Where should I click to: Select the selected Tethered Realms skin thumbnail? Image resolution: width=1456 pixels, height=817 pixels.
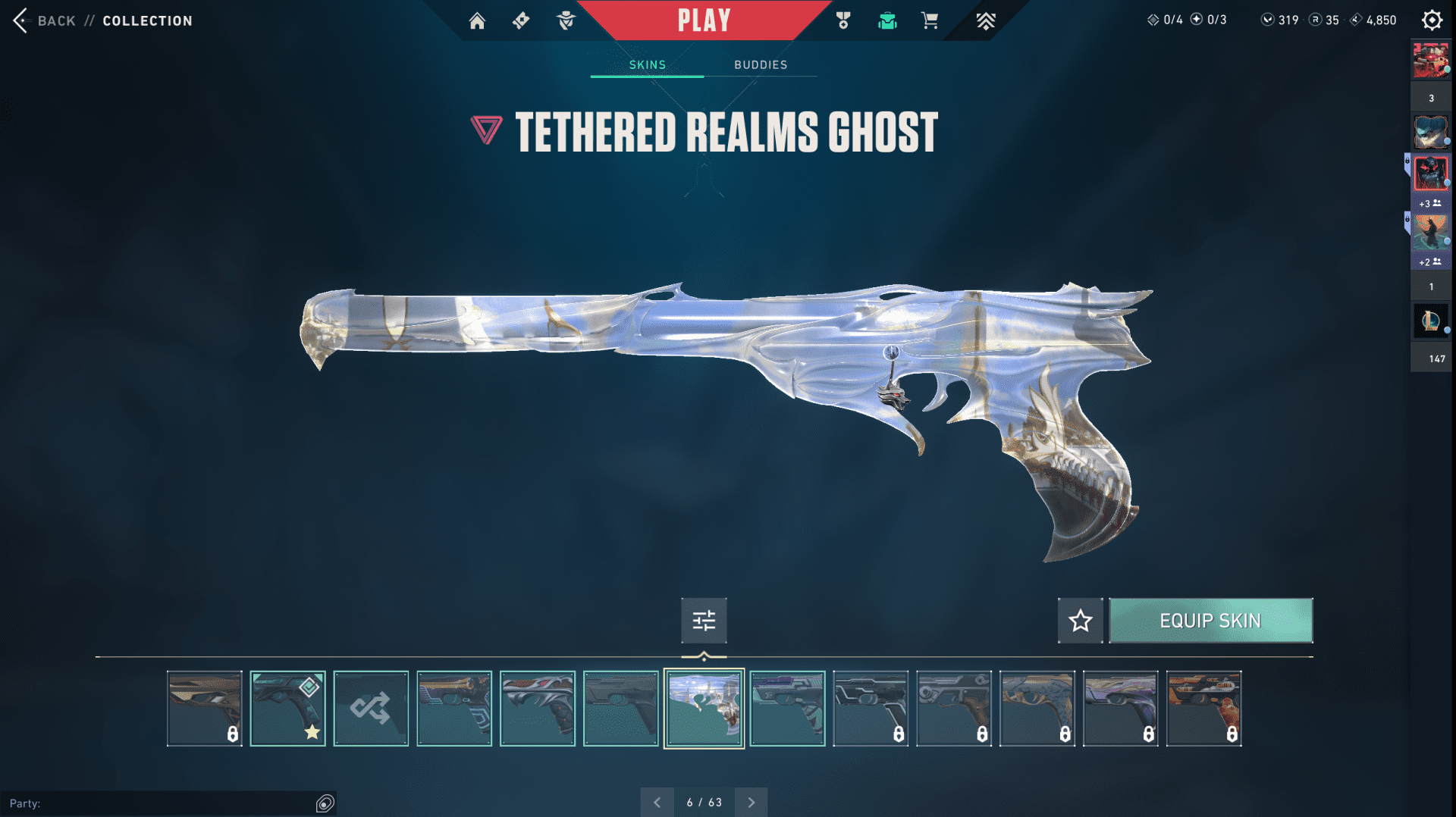(704, 709)
